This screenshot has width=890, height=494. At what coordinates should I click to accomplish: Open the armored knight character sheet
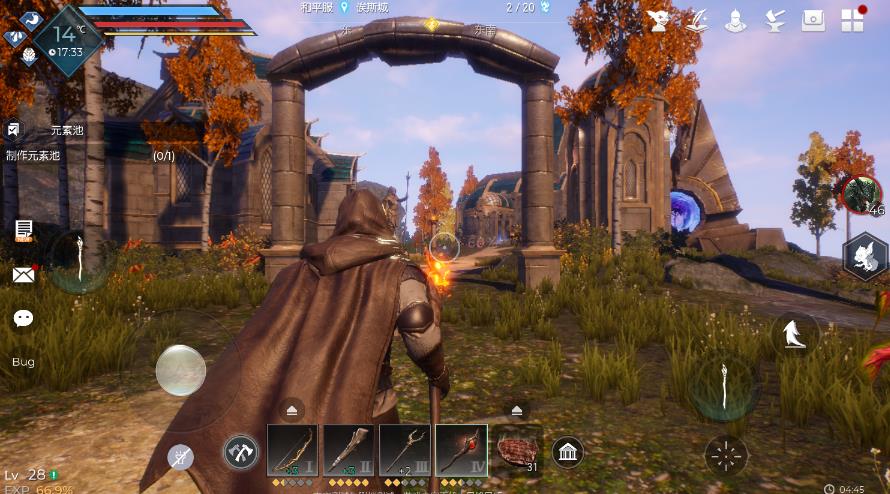[x=736, y=20]
